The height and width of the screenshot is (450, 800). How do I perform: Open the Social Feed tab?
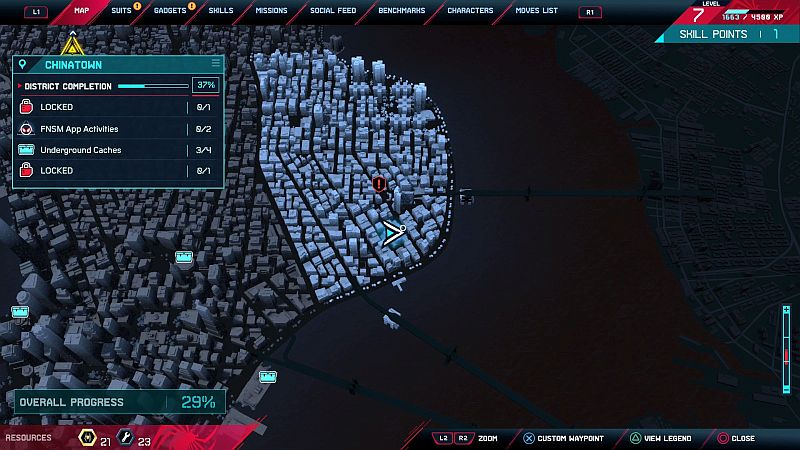pyautogui.click(x=331, y=11)
